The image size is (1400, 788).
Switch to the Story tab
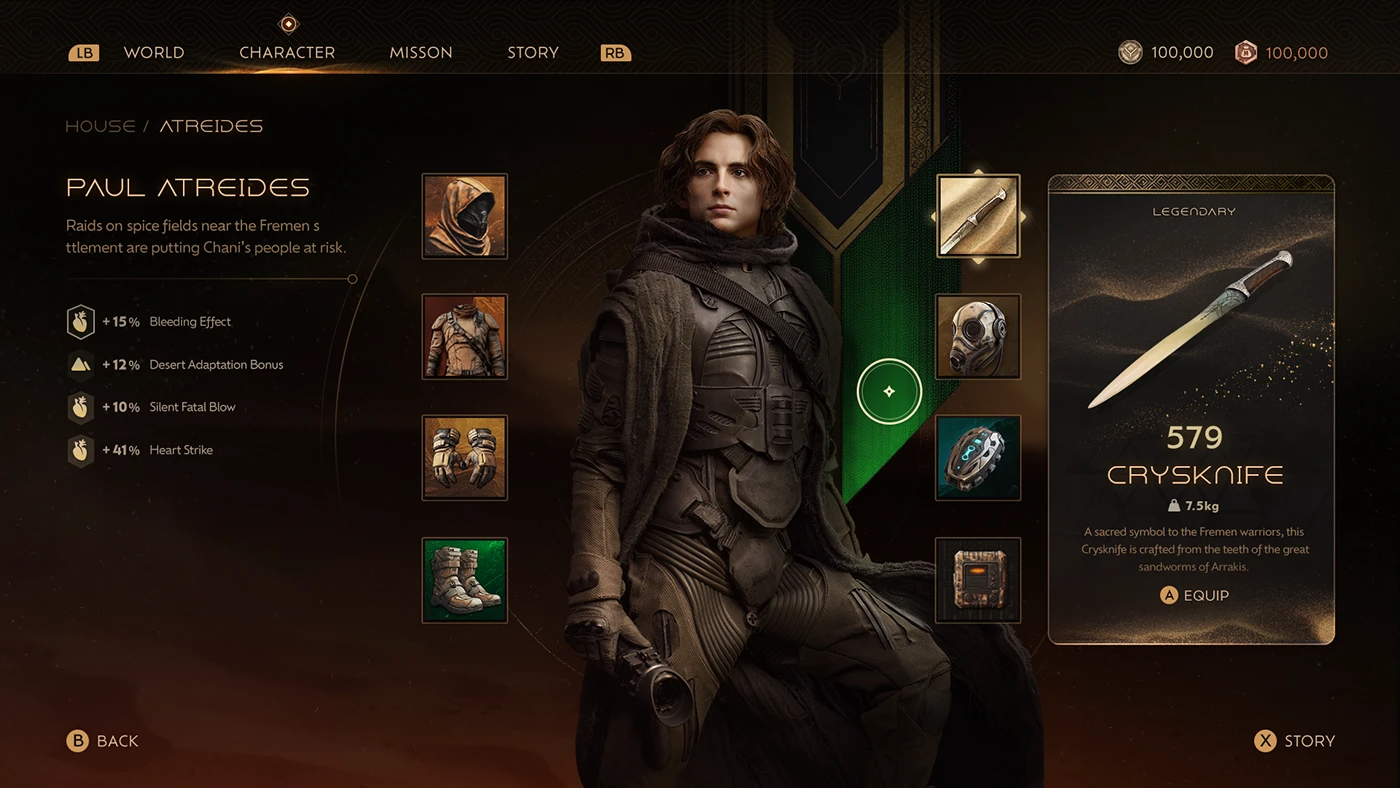coord(532,53)
